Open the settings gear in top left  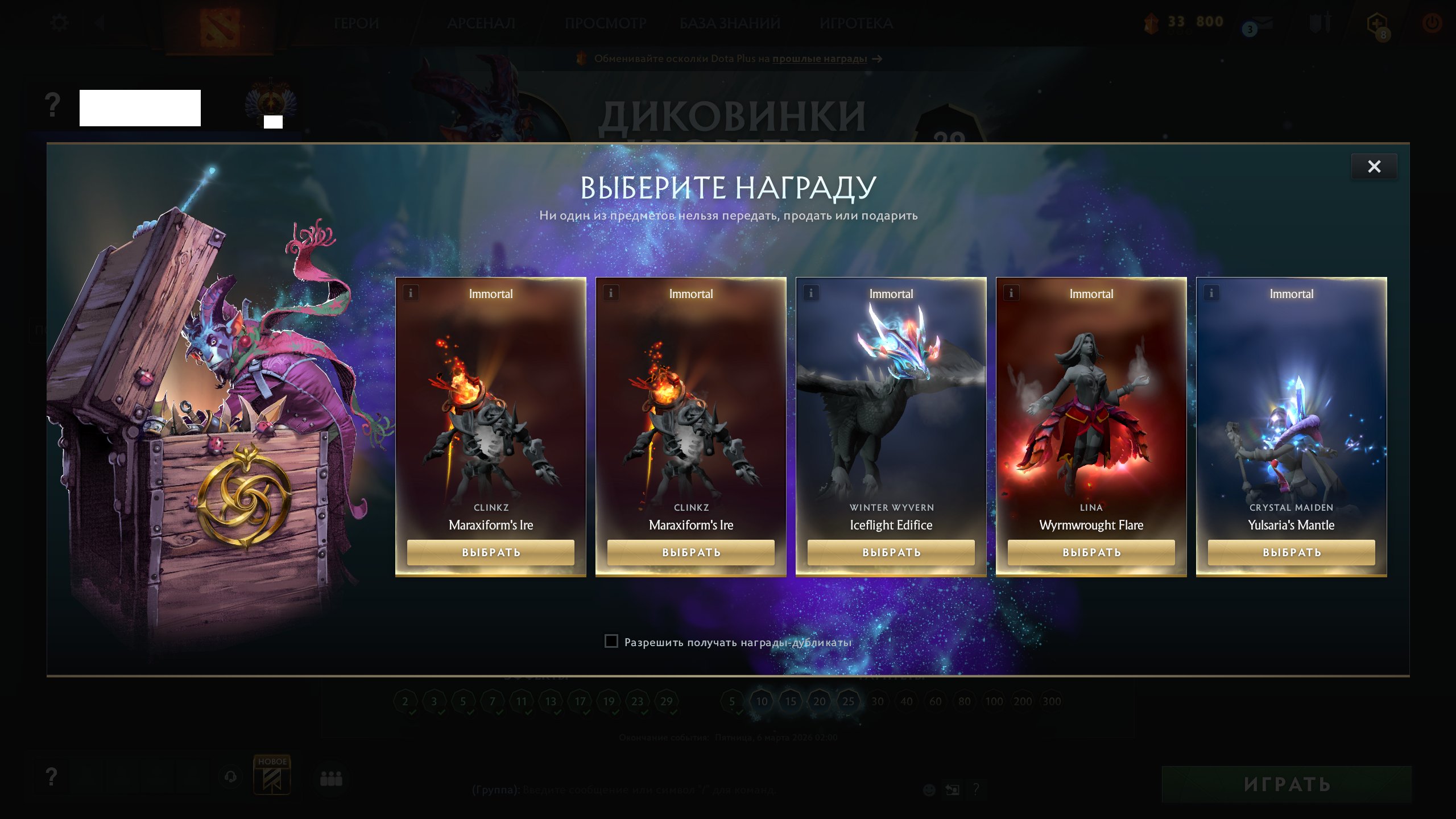click(x=59, y=22)
